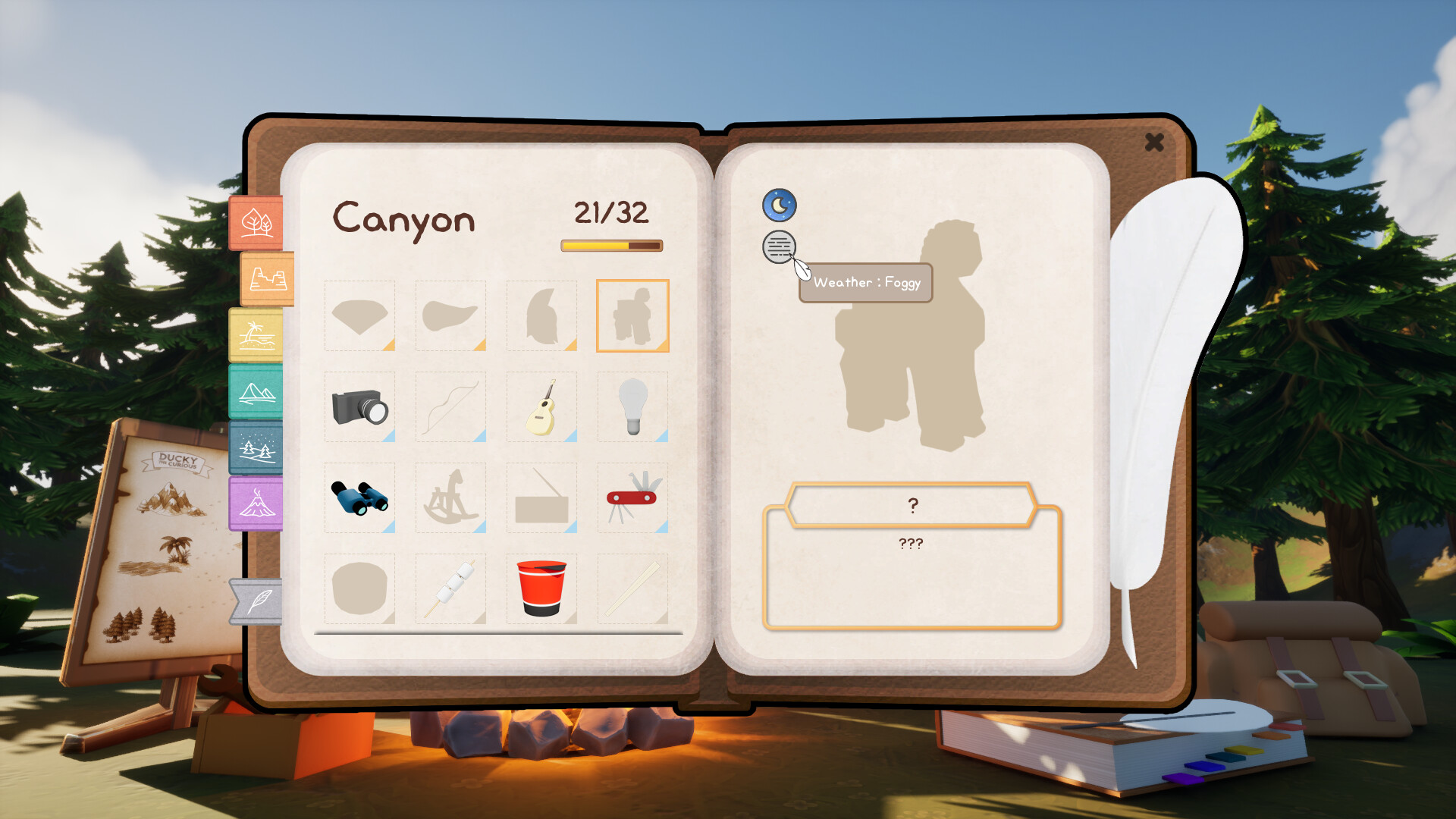The image size is (1456, 819).
Task: Open the Canyon biome tab
Action: pyautogui.click(x=265, y=279)
